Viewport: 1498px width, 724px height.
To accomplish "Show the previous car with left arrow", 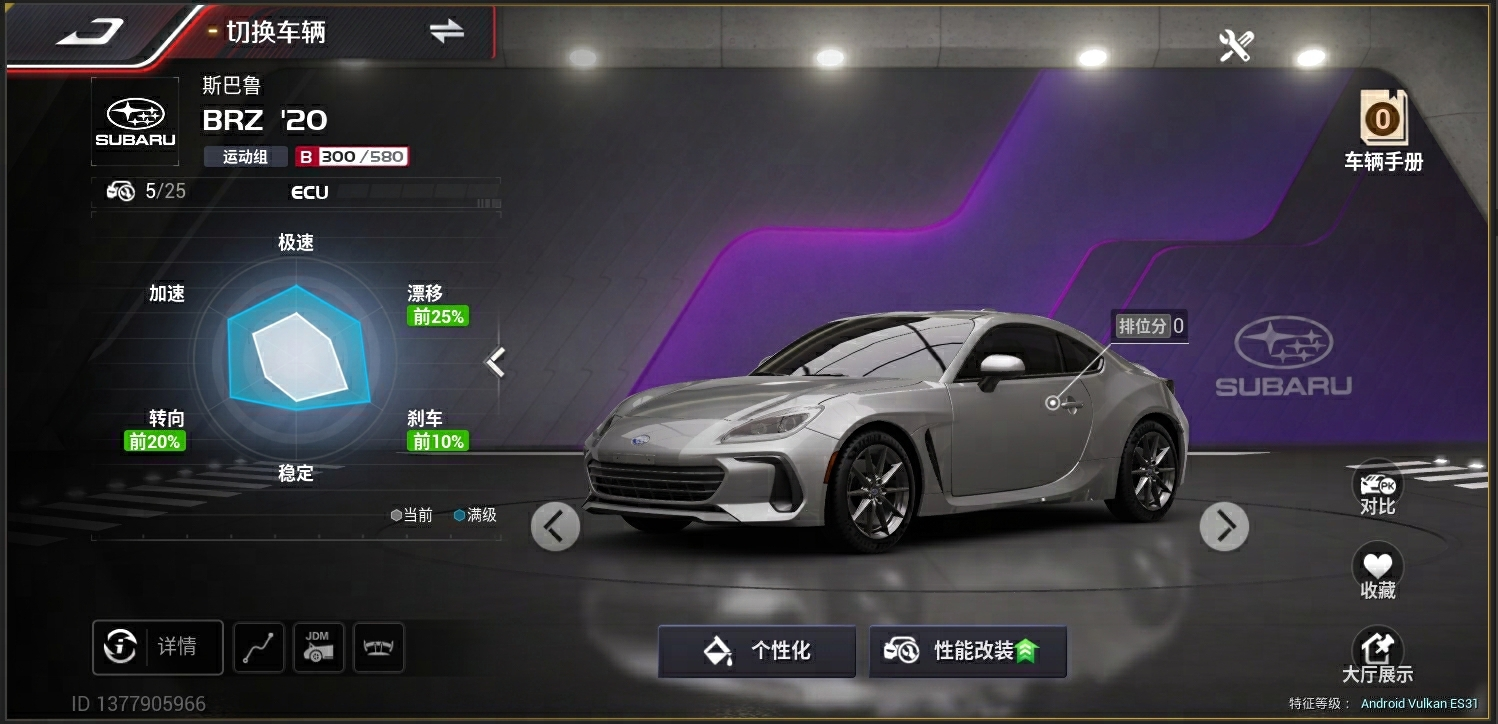I will (555, 526).
